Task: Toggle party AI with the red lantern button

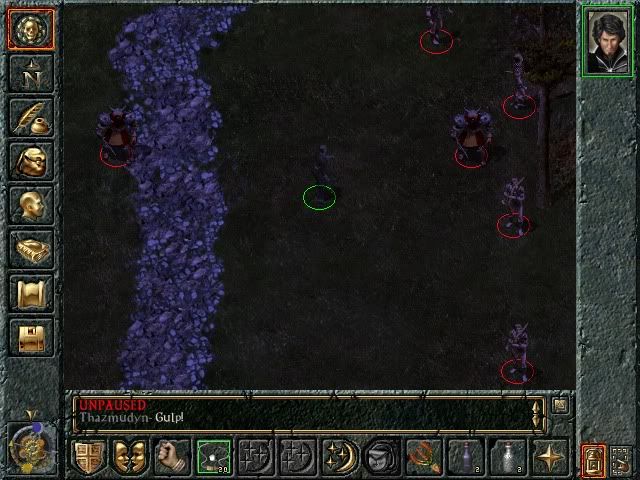Action: pyautogui.click(x=593, y=459)
